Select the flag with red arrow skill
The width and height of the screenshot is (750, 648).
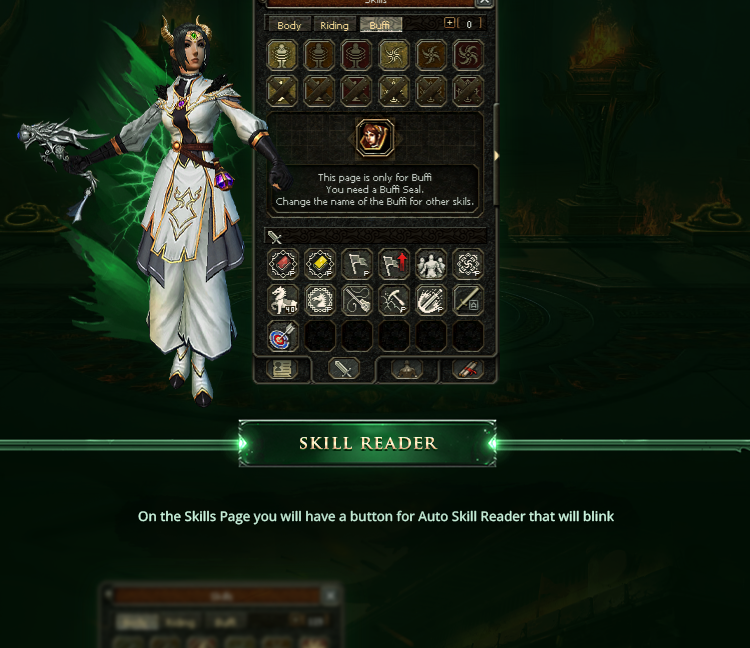(394, 265)
